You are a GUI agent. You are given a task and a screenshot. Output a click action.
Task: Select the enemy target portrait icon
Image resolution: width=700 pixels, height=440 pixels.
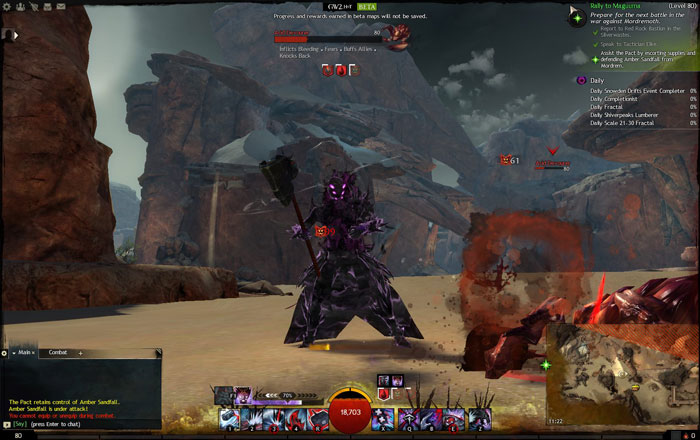coord(397,38)
